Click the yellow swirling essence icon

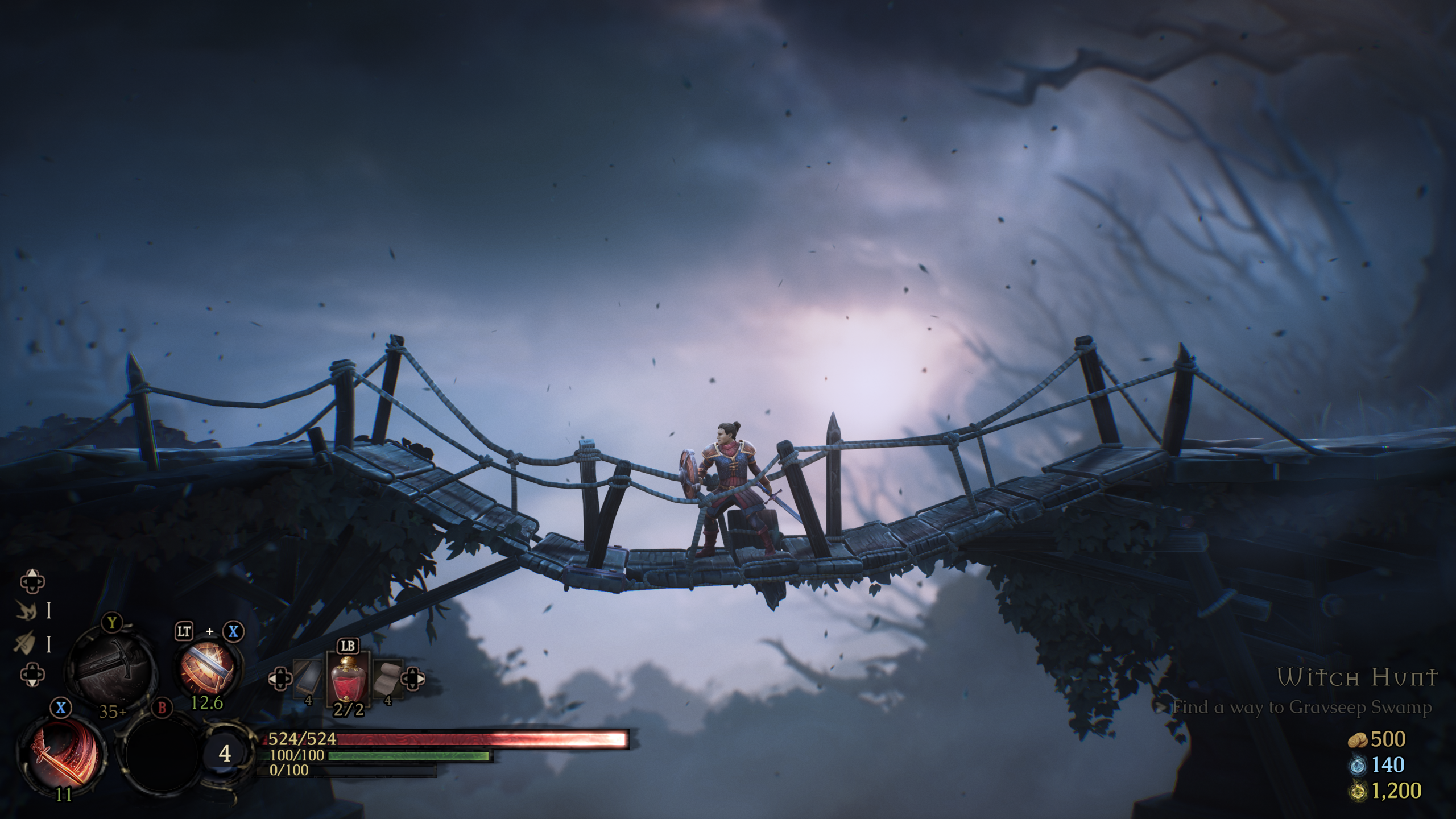point(1357,791)
